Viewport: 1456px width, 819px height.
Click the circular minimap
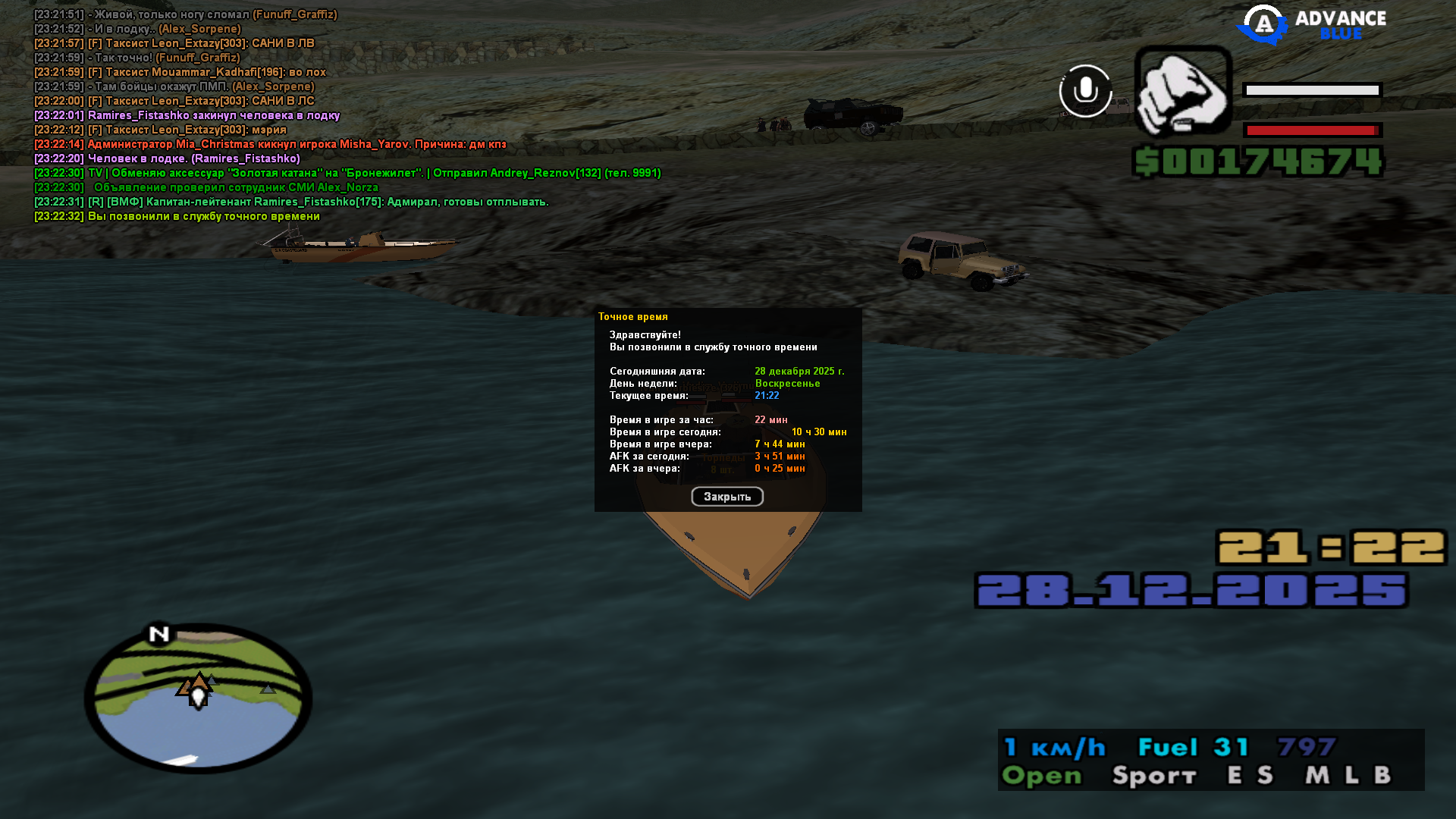click(x=199, y=698)
